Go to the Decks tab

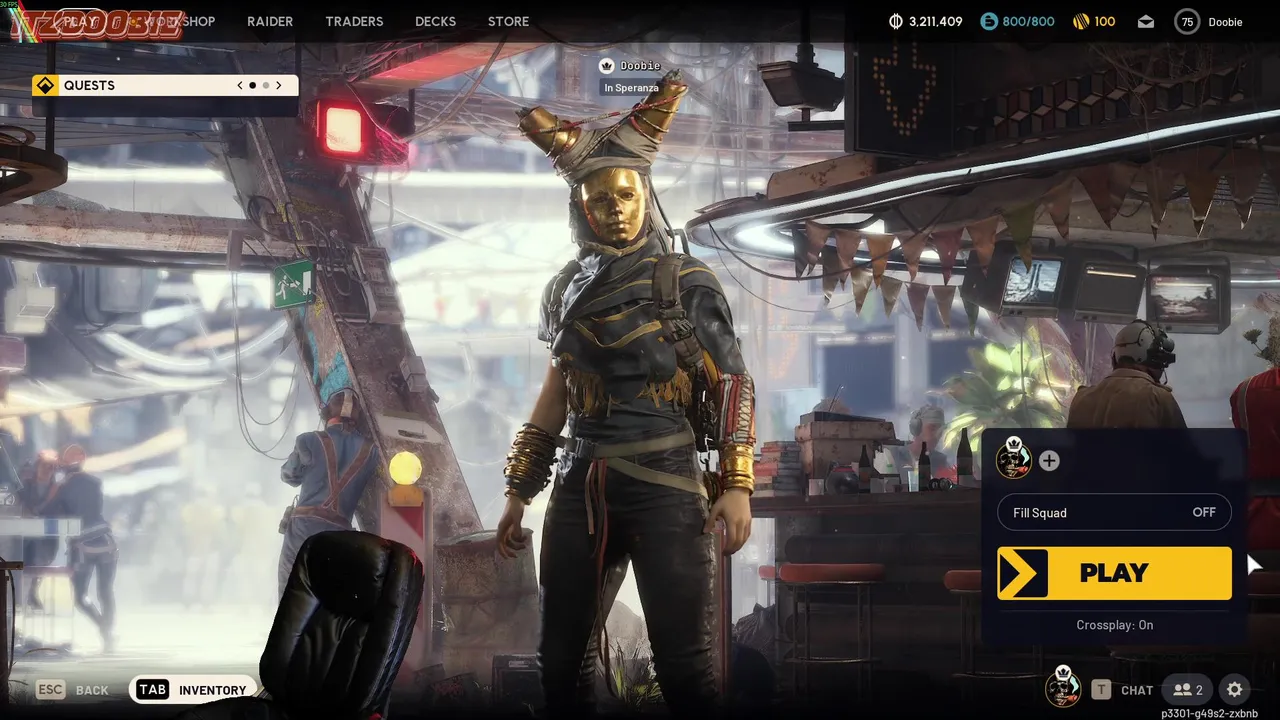(x=435, y=21)
